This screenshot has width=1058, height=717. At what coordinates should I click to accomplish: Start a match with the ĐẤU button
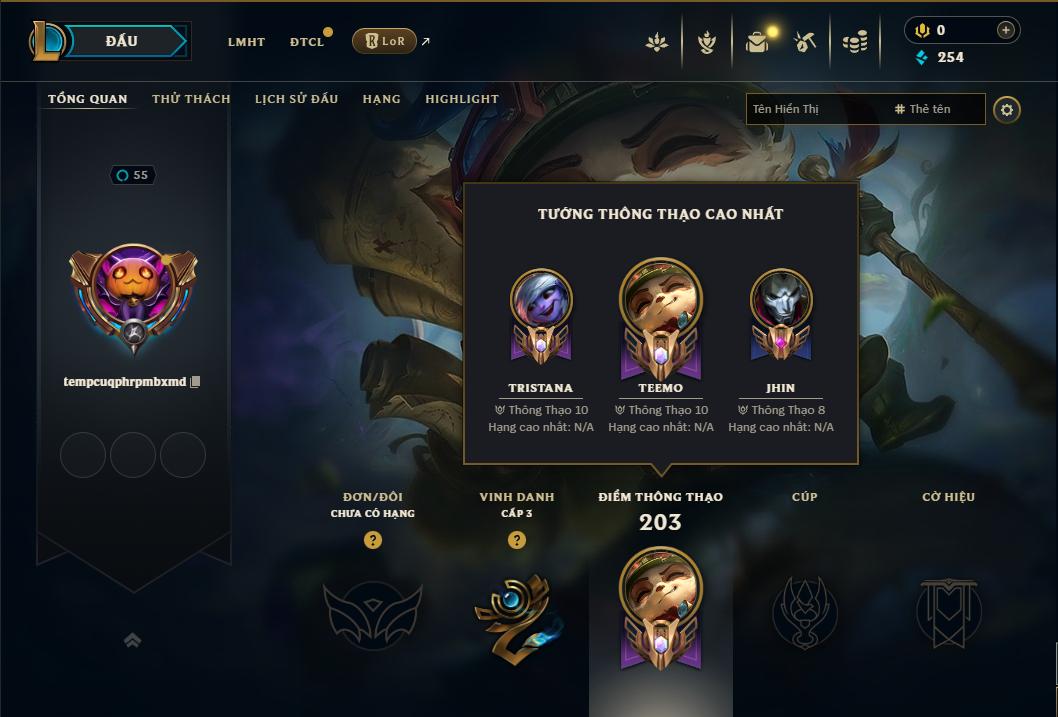[122, 41]
